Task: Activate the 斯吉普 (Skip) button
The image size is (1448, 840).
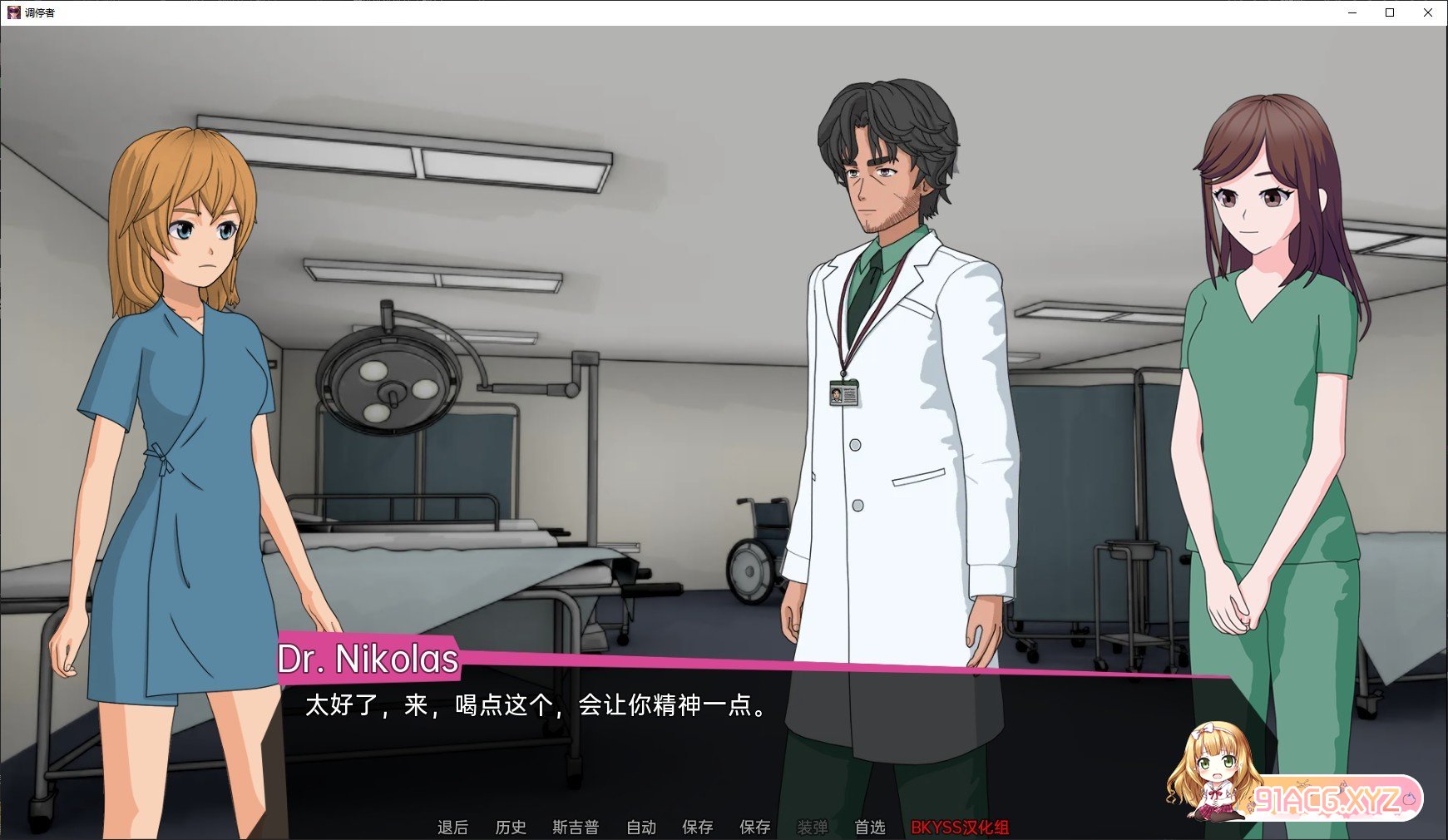Action: [575, 827]
